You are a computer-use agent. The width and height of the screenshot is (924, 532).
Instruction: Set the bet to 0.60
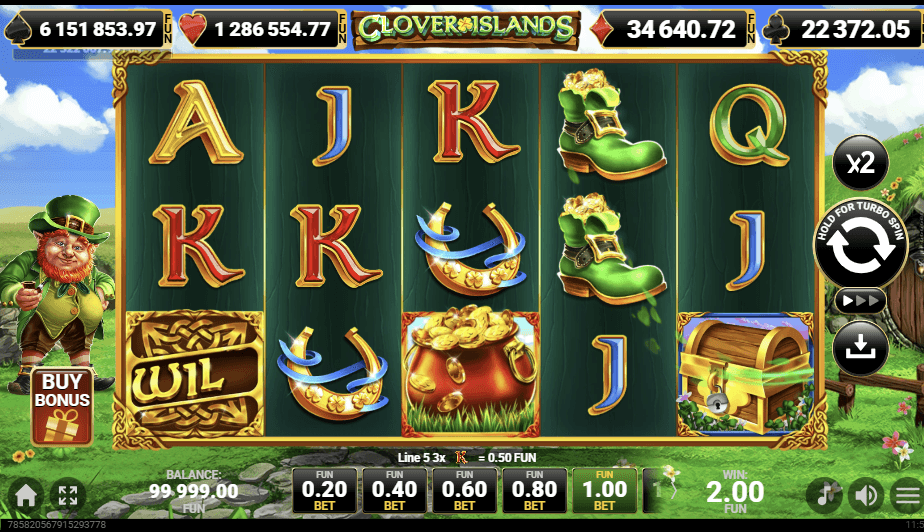click(x=465, y=491)
